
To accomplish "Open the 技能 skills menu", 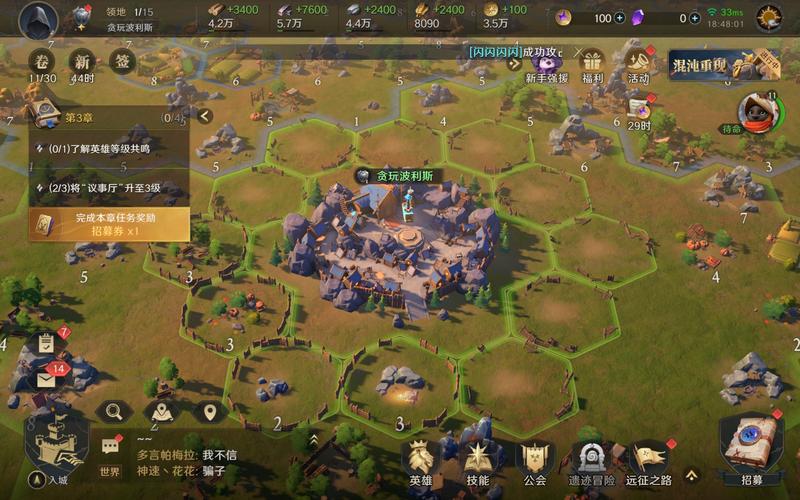I will [477, 461].
